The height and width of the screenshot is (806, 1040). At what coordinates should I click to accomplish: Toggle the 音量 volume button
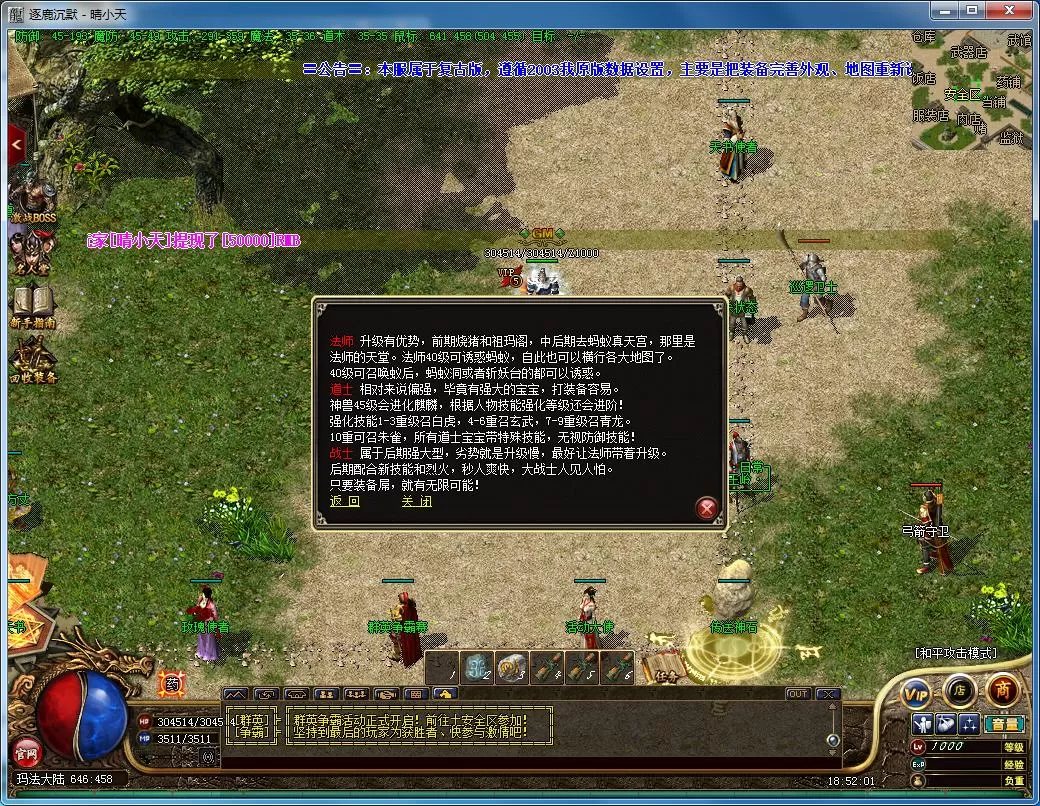pos(1004,724)
